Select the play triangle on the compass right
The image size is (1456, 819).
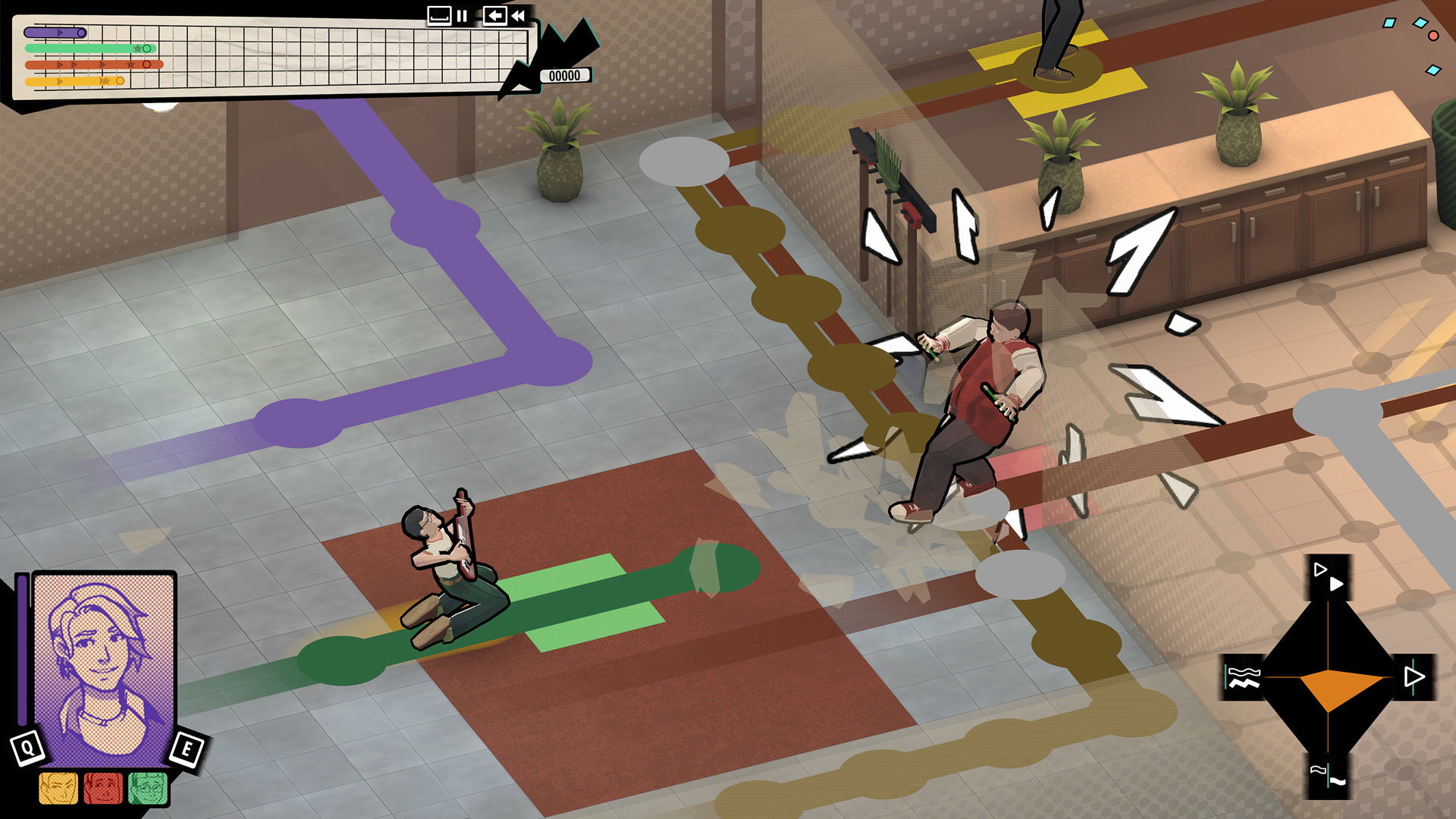click(1414, 676)
